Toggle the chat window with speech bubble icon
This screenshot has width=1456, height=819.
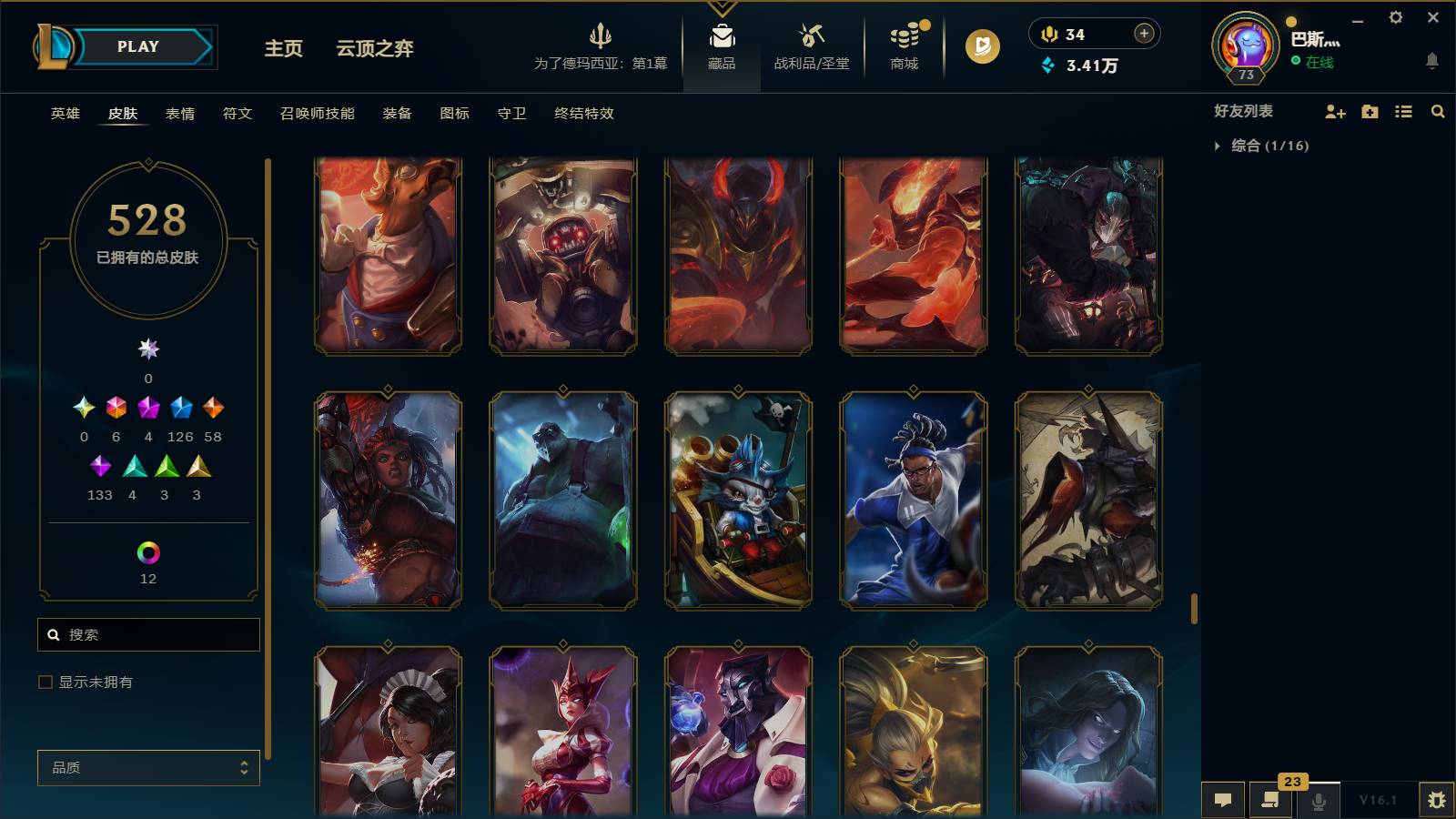1223,801
